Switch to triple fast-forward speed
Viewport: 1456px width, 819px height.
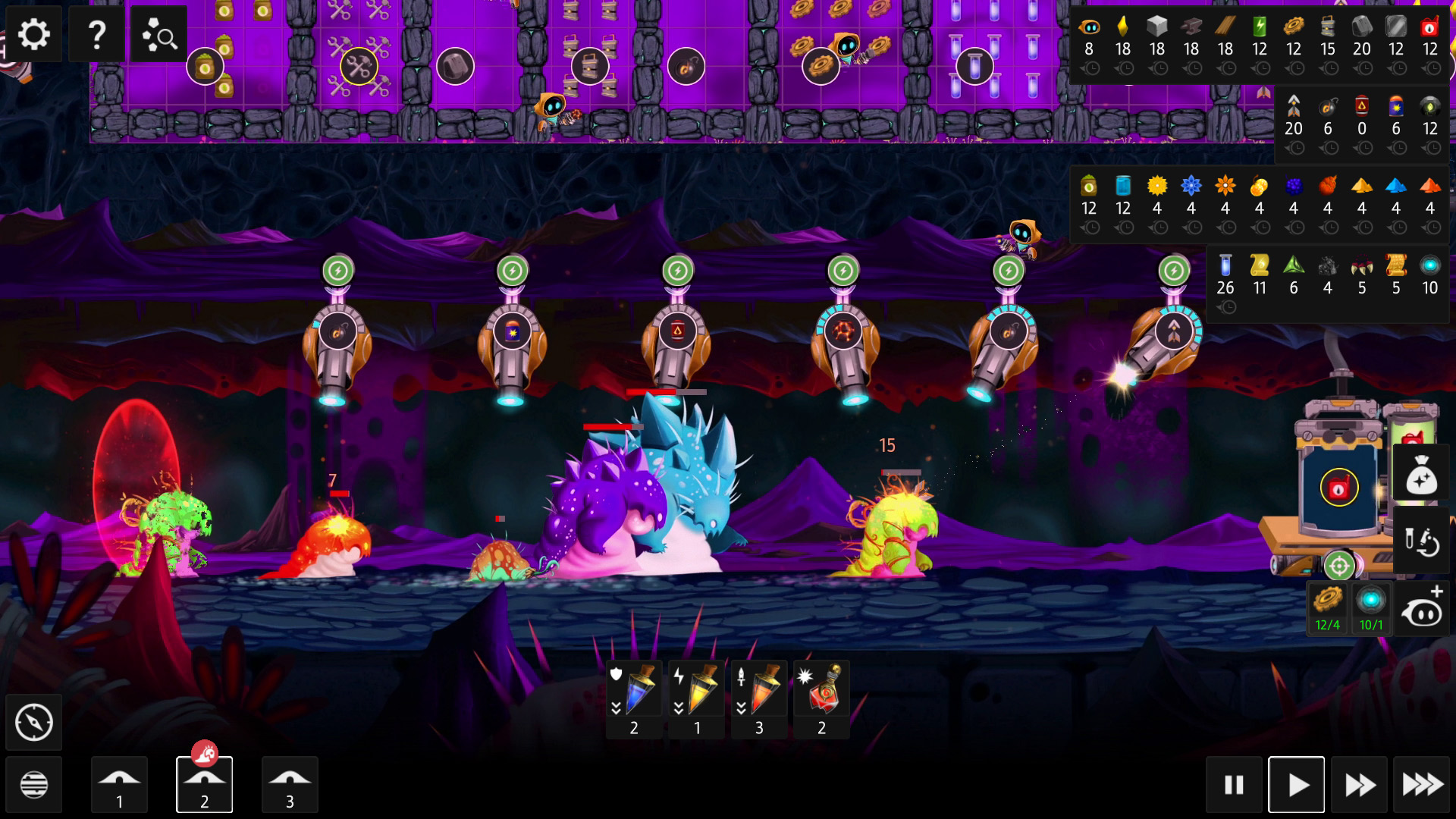pyautogui.click(x=1422, y=785)
